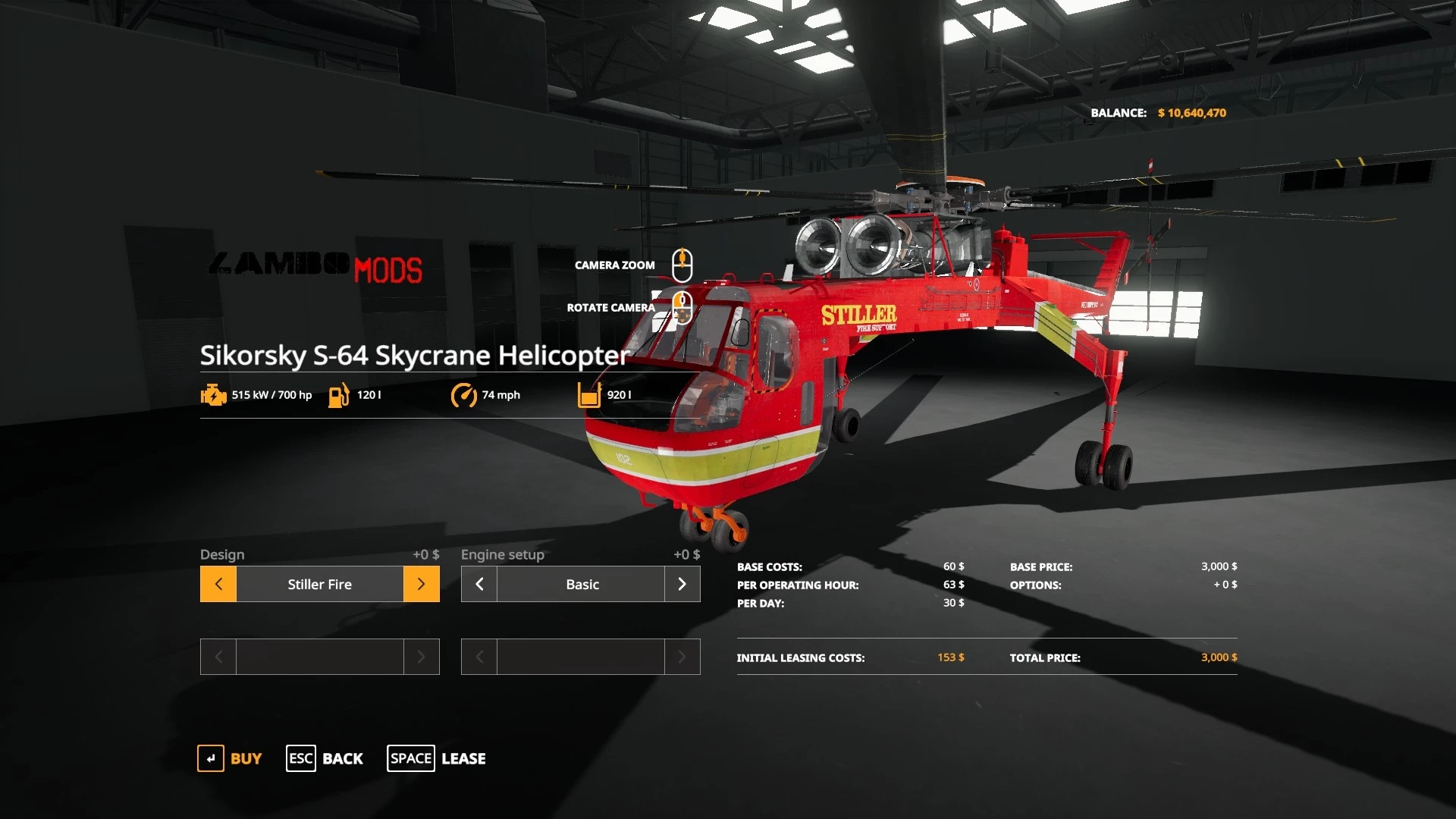Choose next Engine setup option
Image resolution: width=1456 pixels, height=819 pixels.
(x=682, y=584)
